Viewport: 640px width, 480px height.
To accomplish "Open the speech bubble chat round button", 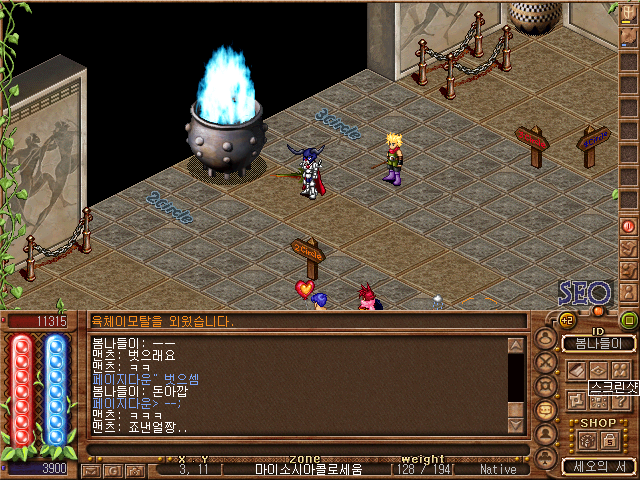I will 546,410.
